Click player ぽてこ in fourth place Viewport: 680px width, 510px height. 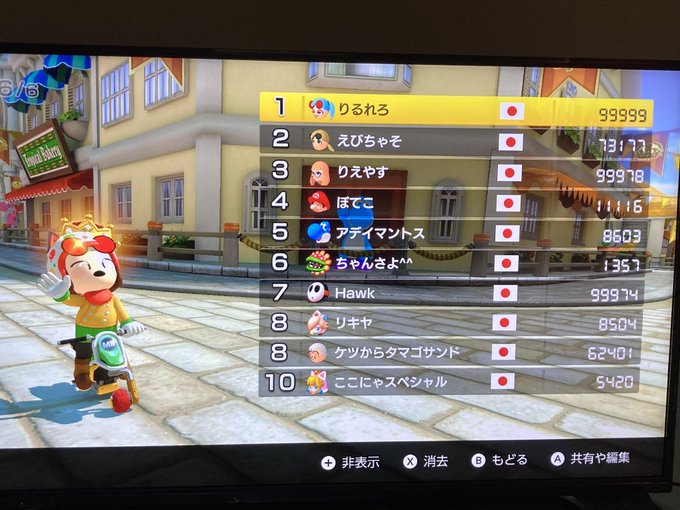point(455,202)
